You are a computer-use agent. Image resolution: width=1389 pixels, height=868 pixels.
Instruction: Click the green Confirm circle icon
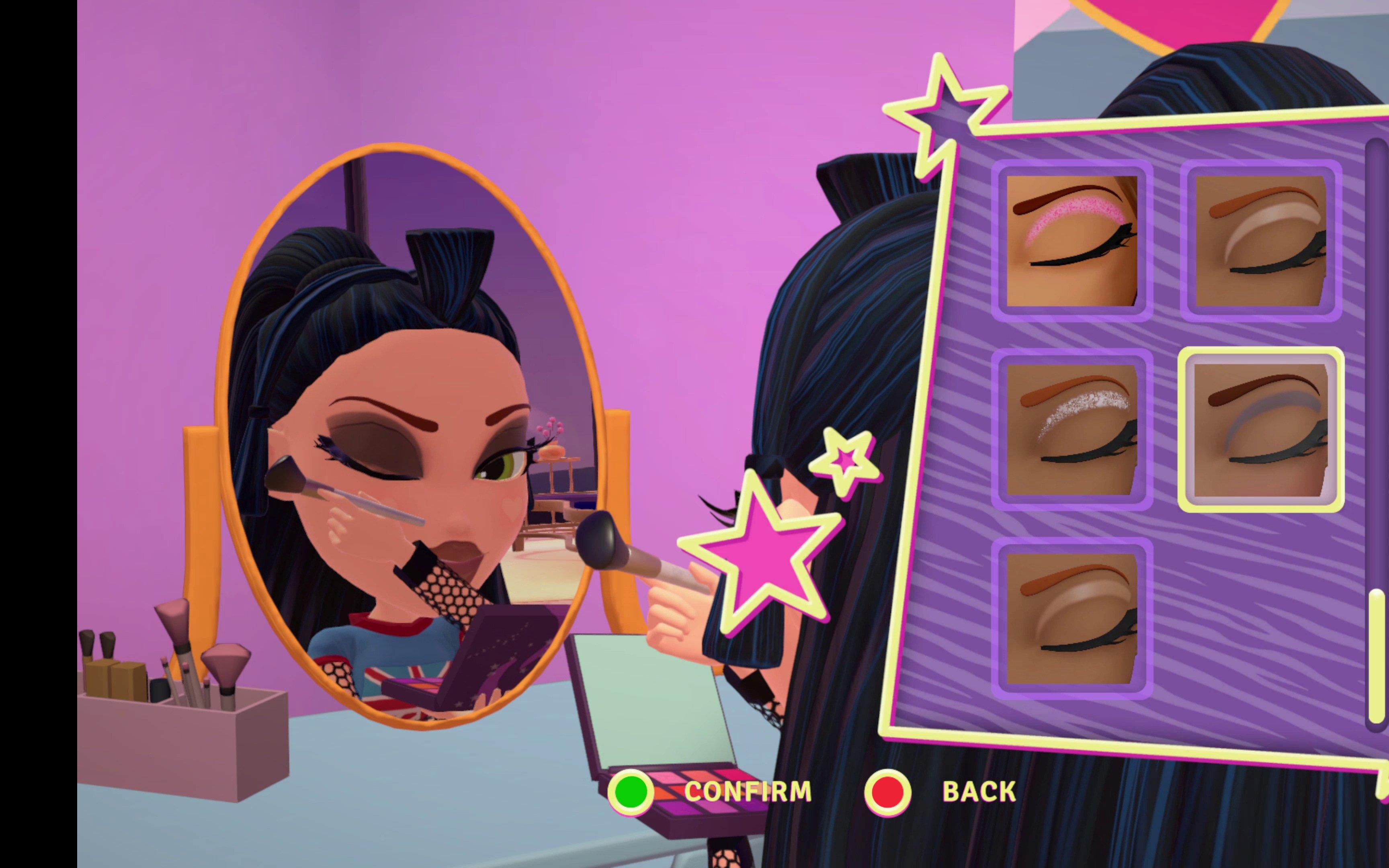tap(631, 792)
